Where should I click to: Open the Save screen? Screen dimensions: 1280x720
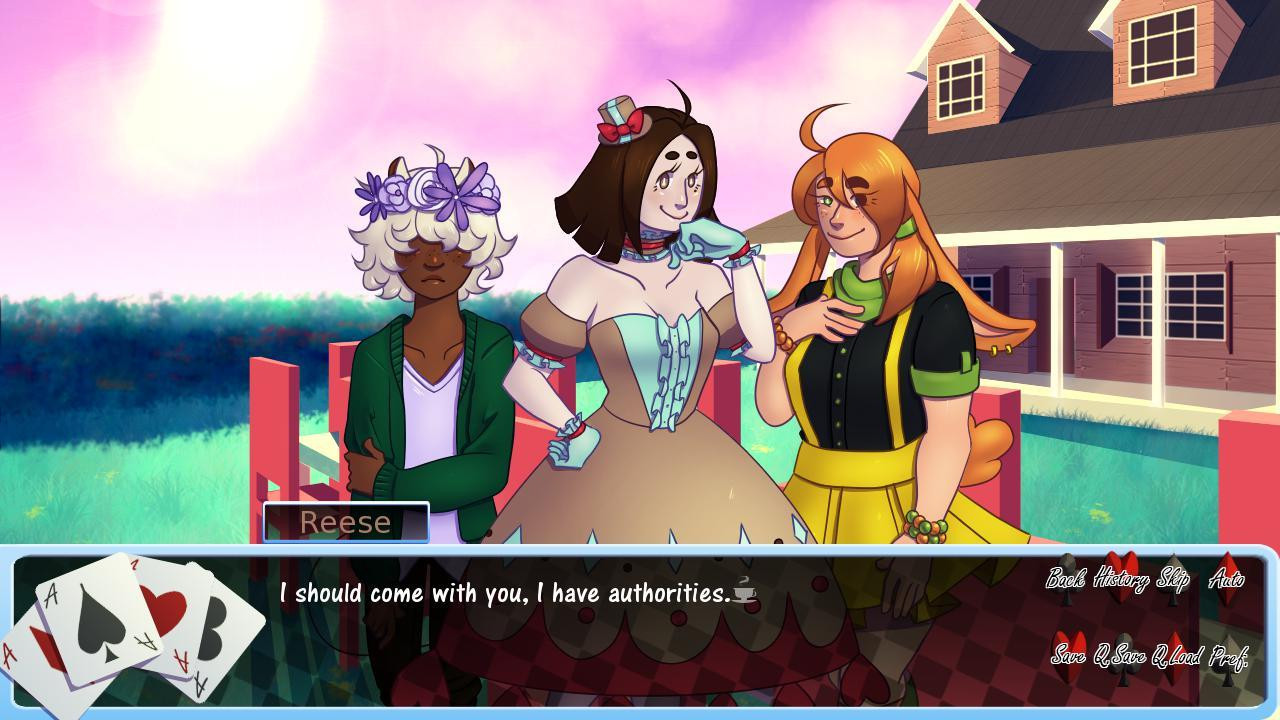(x=1071, y=656)
